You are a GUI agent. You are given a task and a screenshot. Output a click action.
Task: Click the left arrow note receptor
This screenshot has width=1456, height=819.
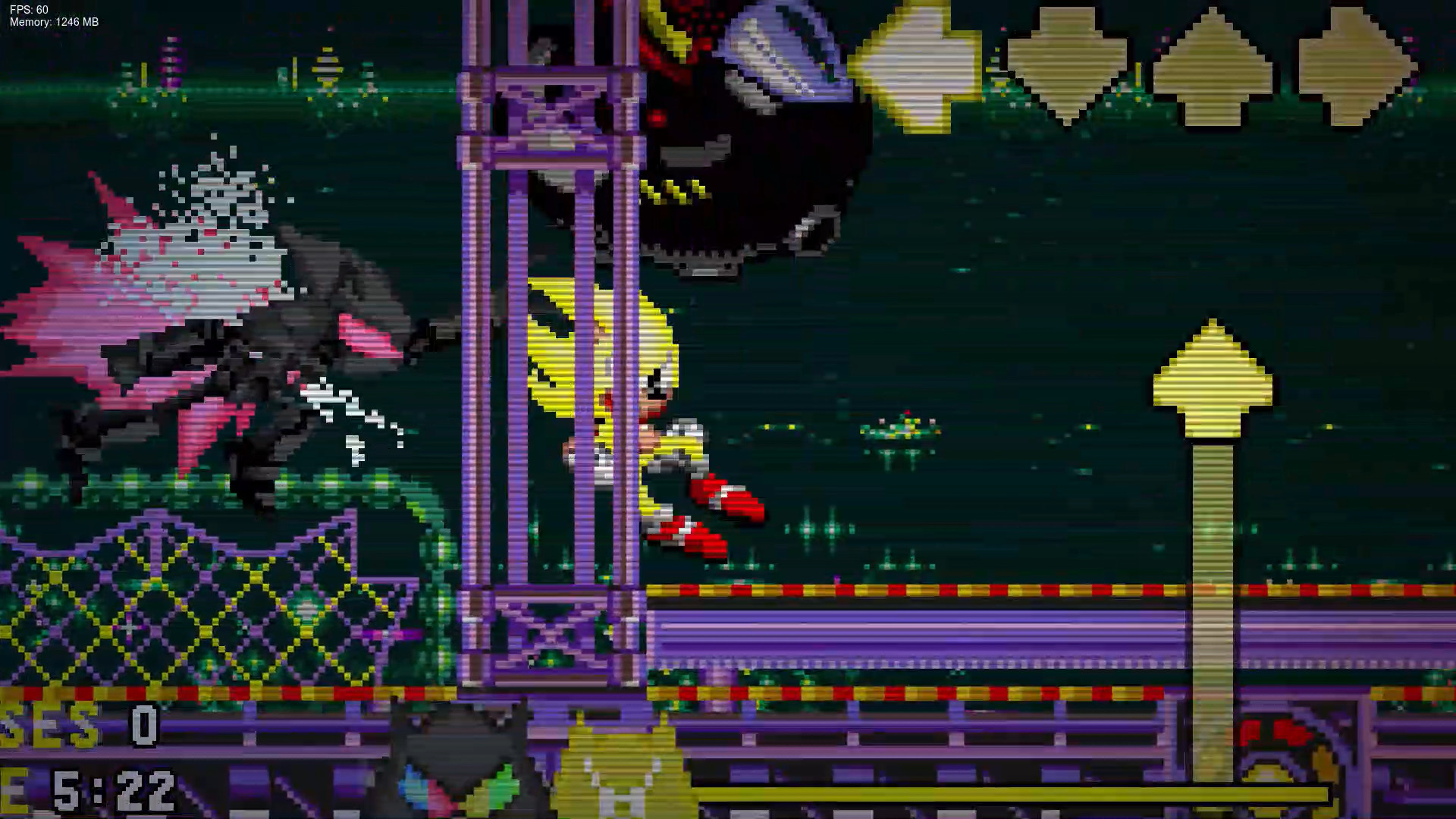pos(919,61)
